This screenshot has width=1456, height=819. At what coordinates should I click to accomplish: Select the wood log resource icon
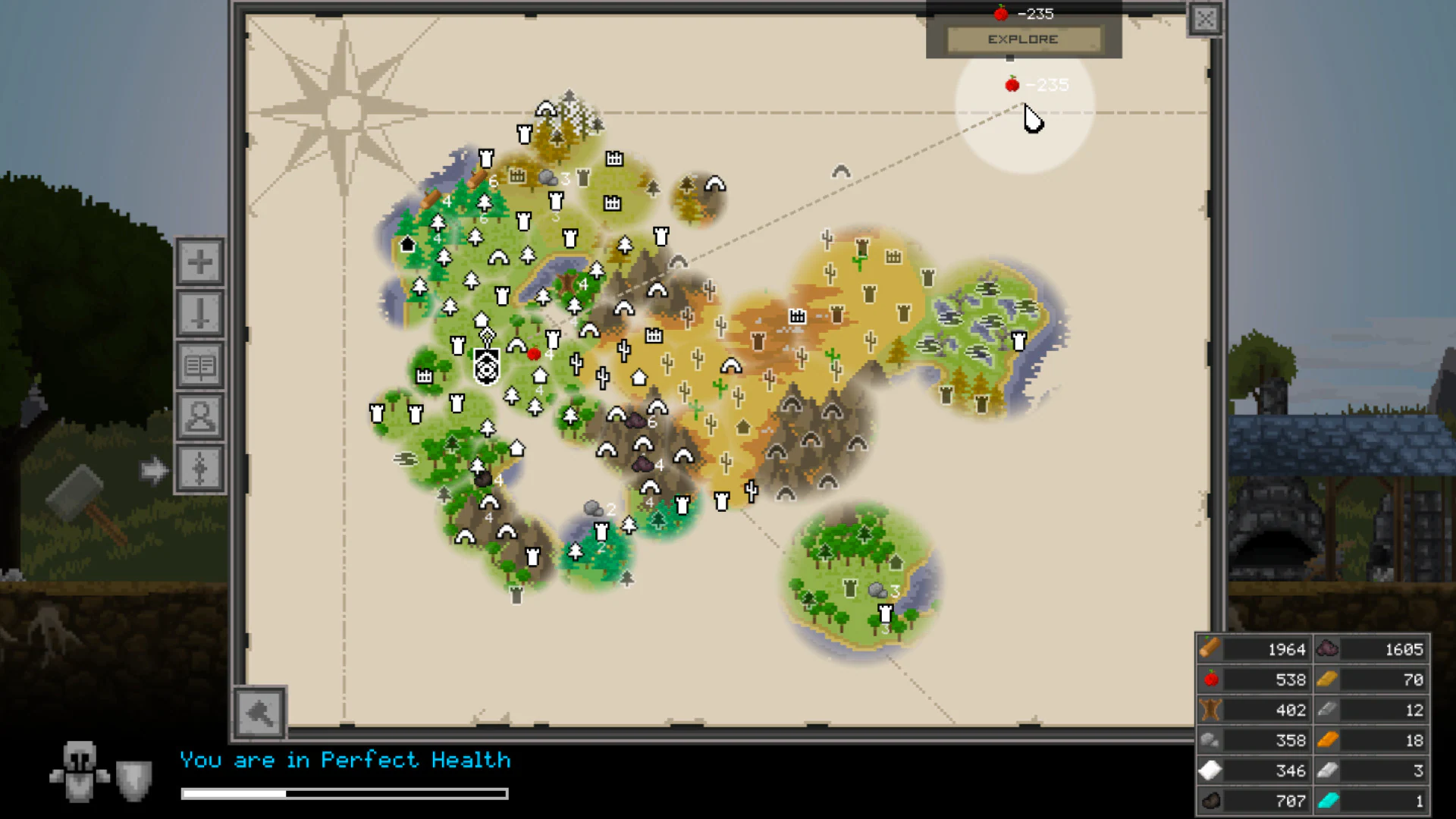[x=1210, y=648]
